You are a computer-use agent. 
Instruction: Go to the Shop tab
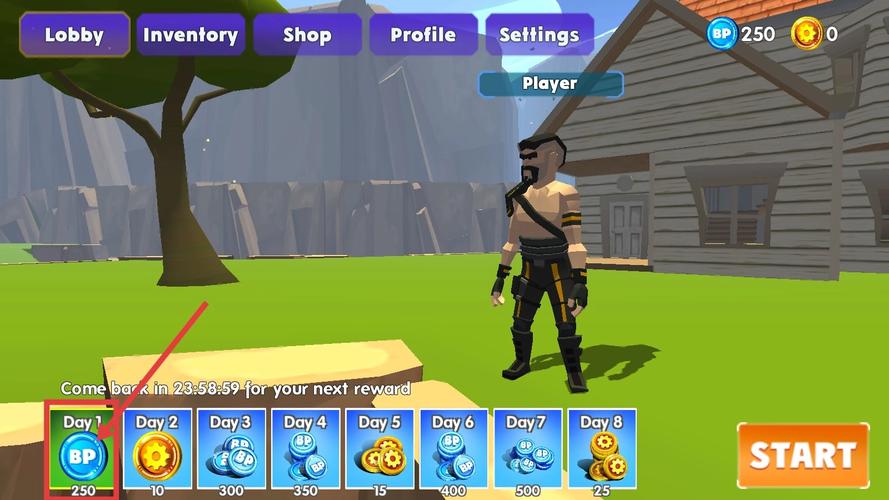tap(306, 35)
